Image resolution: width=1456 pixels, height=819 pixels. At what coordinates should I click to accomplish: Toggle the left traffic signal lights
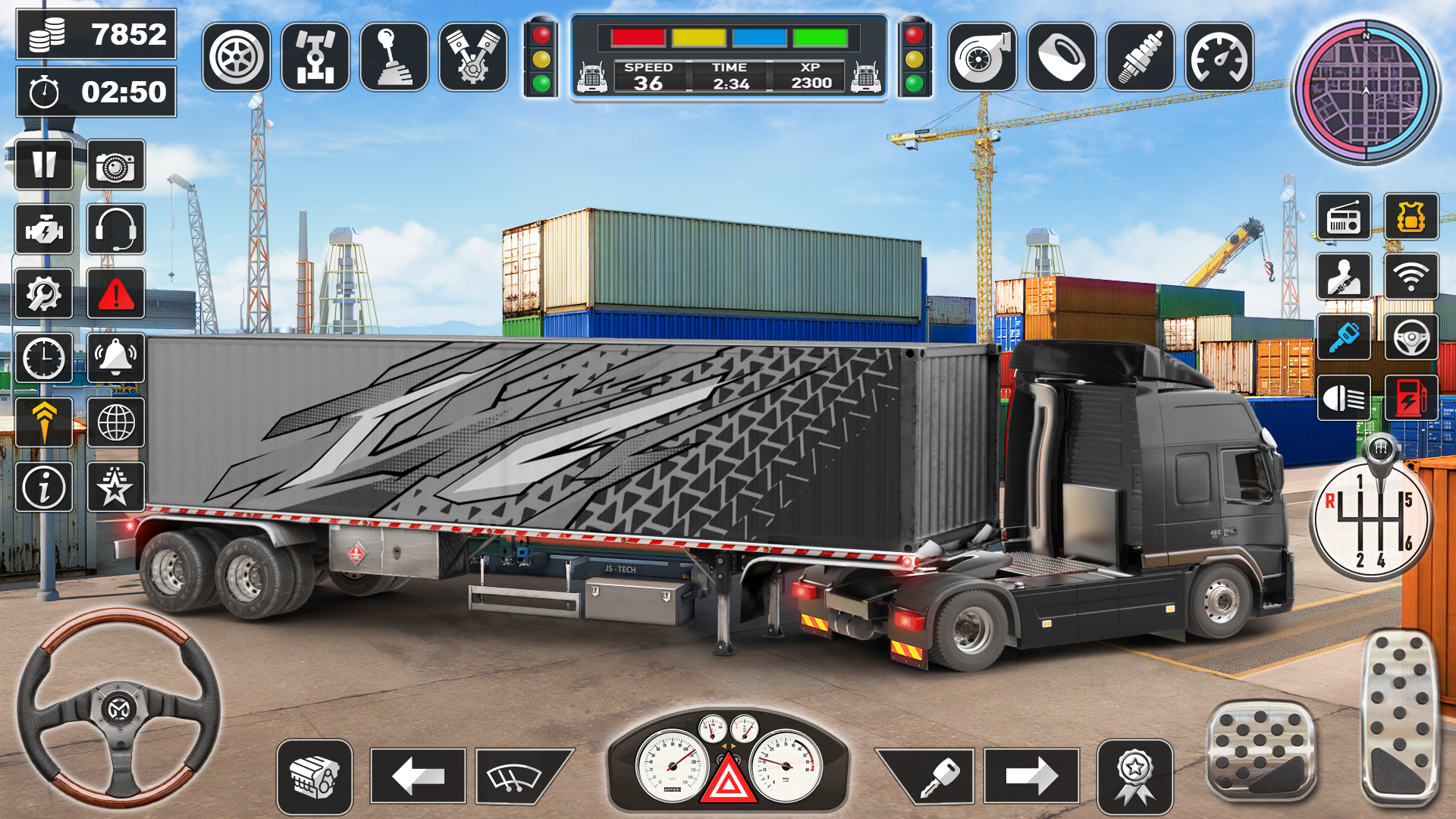[x=541, y=55]
